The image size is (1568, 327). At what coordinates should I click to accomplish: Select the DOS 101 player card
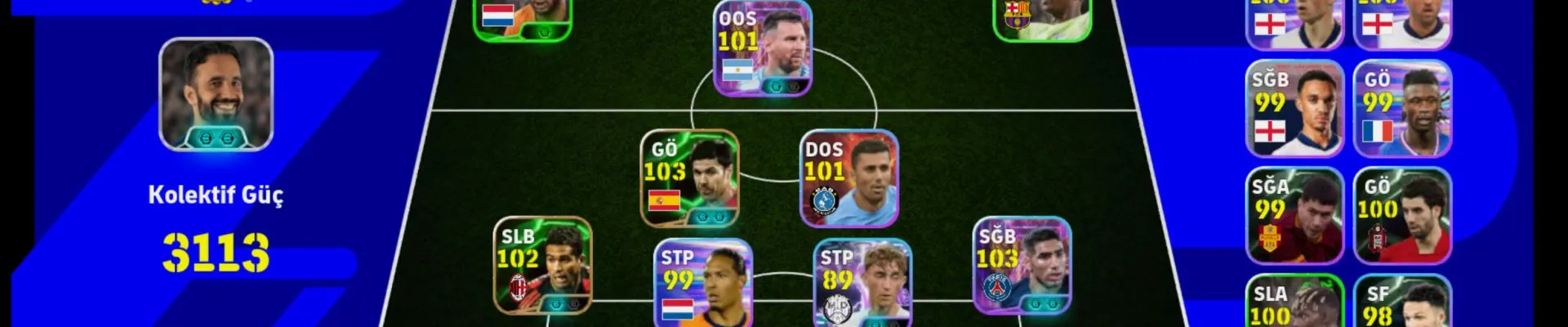point(849,178)
